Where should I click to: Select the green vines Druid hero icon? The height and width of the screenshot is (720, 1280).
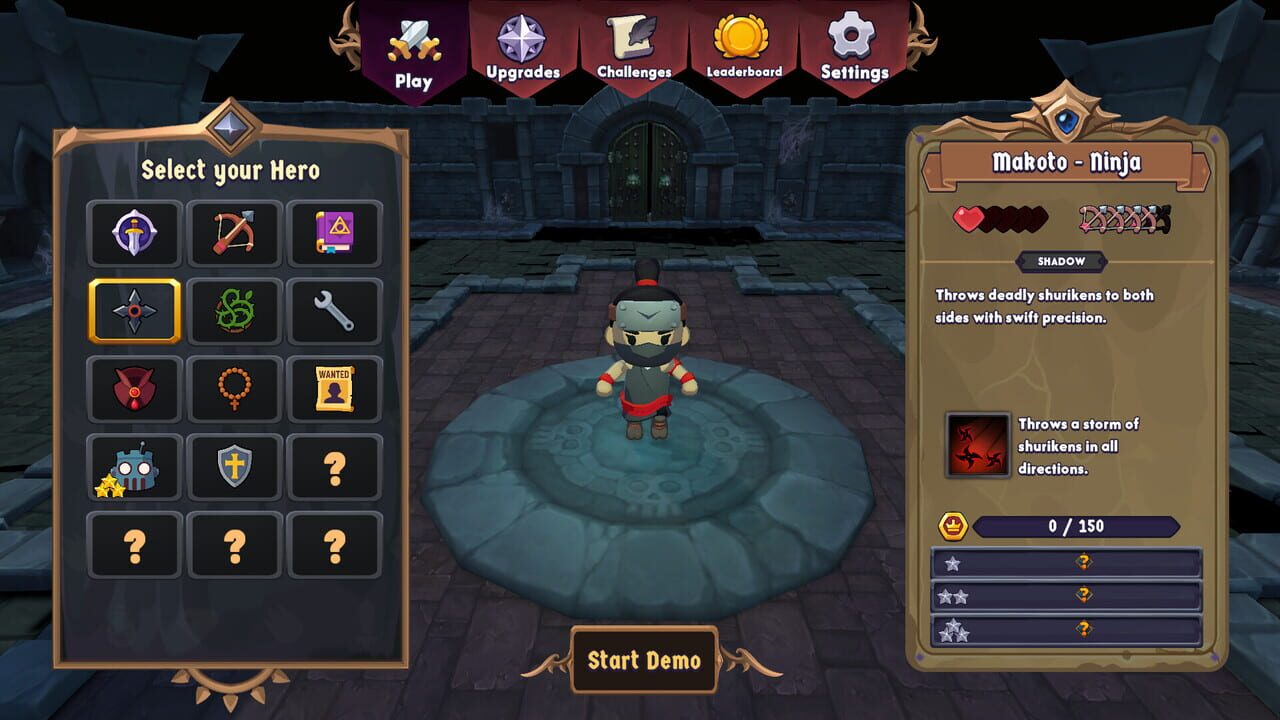pos(234,311)
